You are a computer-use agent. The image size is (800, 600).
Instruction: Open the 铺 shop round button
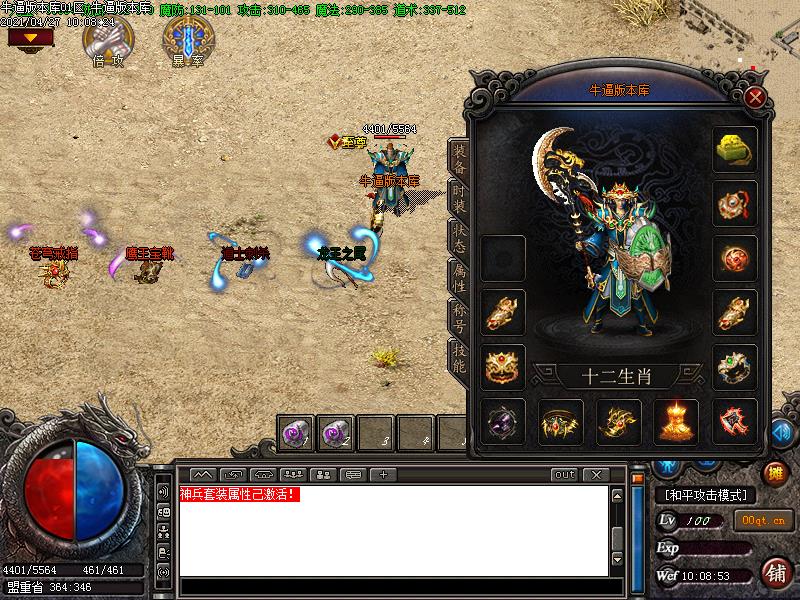point(776,572)
